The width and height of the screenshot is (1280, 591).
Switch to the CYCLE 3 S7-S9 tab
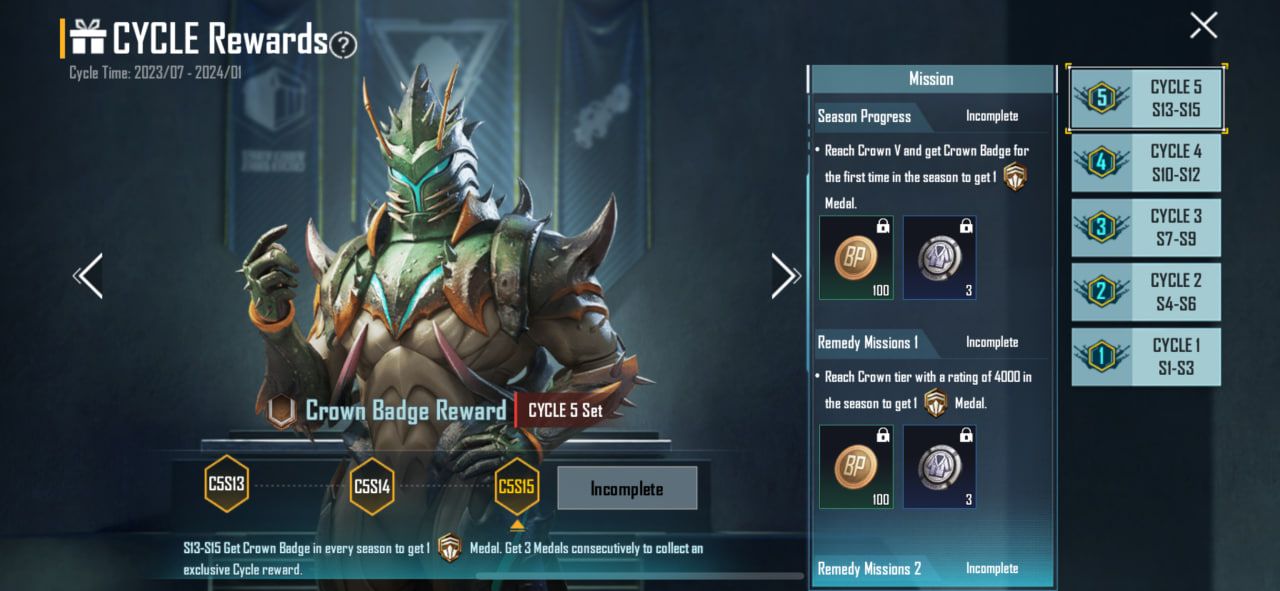1146,227
